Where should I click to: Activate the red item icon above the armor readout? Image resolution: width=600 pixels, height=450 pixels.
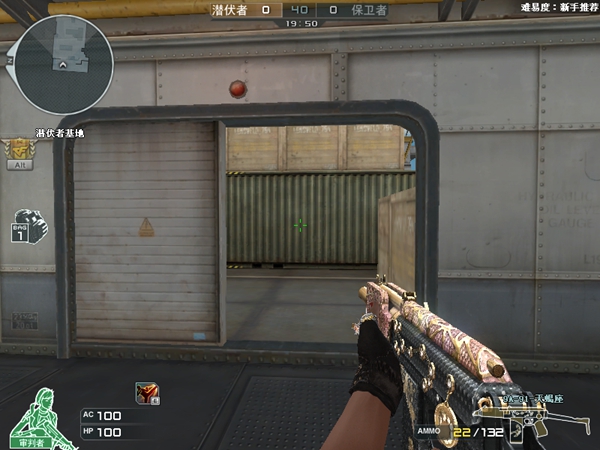tap(145, 393)
